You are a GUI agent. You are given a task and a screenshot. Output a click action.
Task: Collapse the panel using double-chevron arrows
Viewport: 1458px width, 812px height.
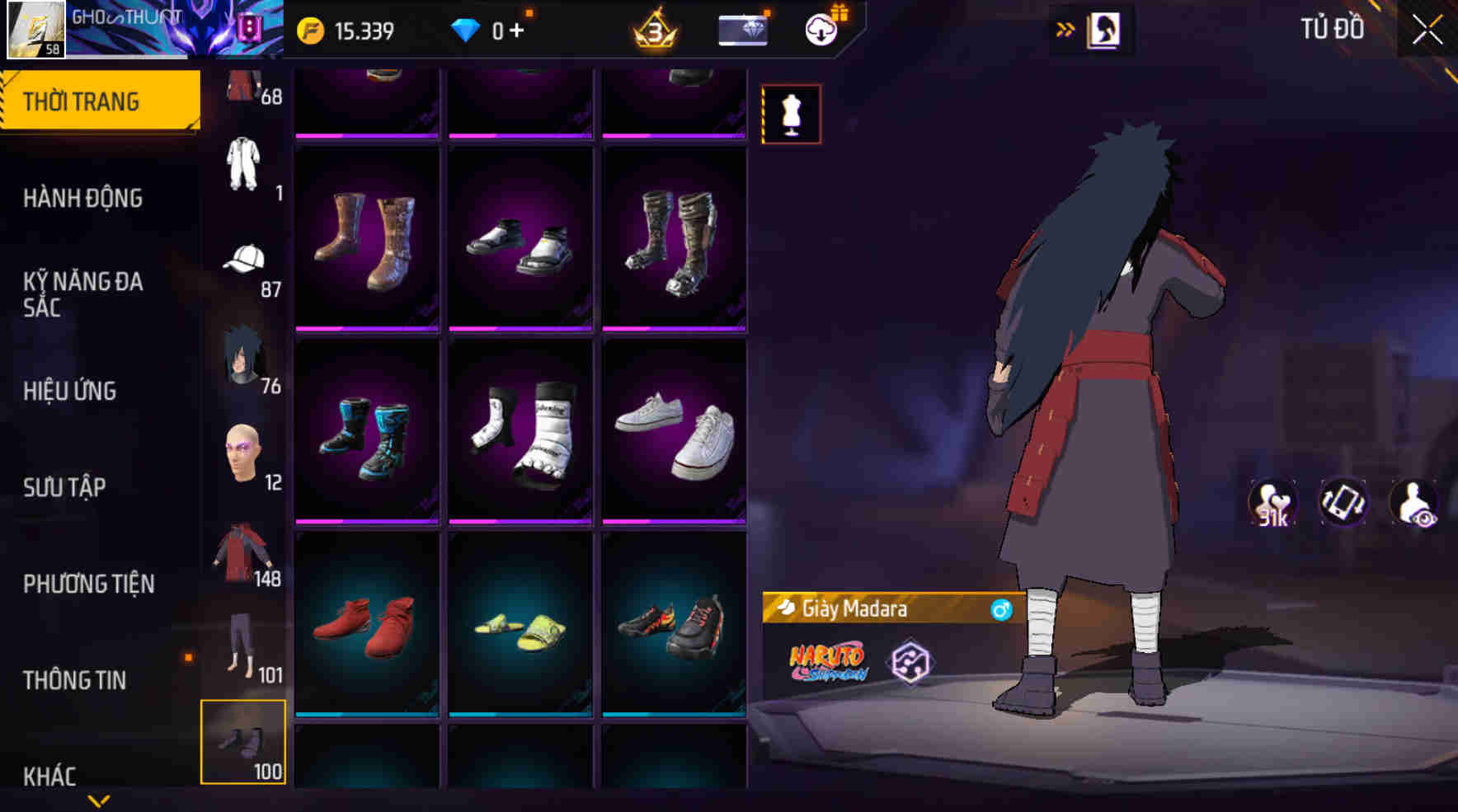1065,27
